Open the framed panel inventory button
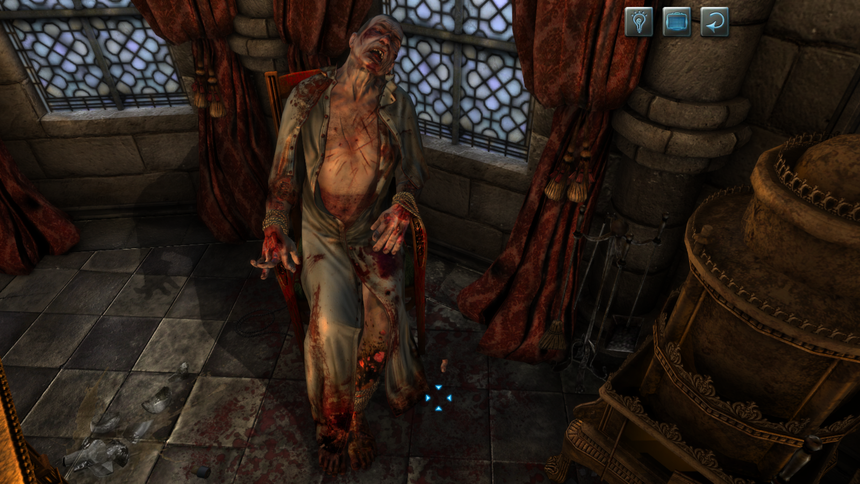The width and height of the screenshot is (860, 484). tap(677, 21)
